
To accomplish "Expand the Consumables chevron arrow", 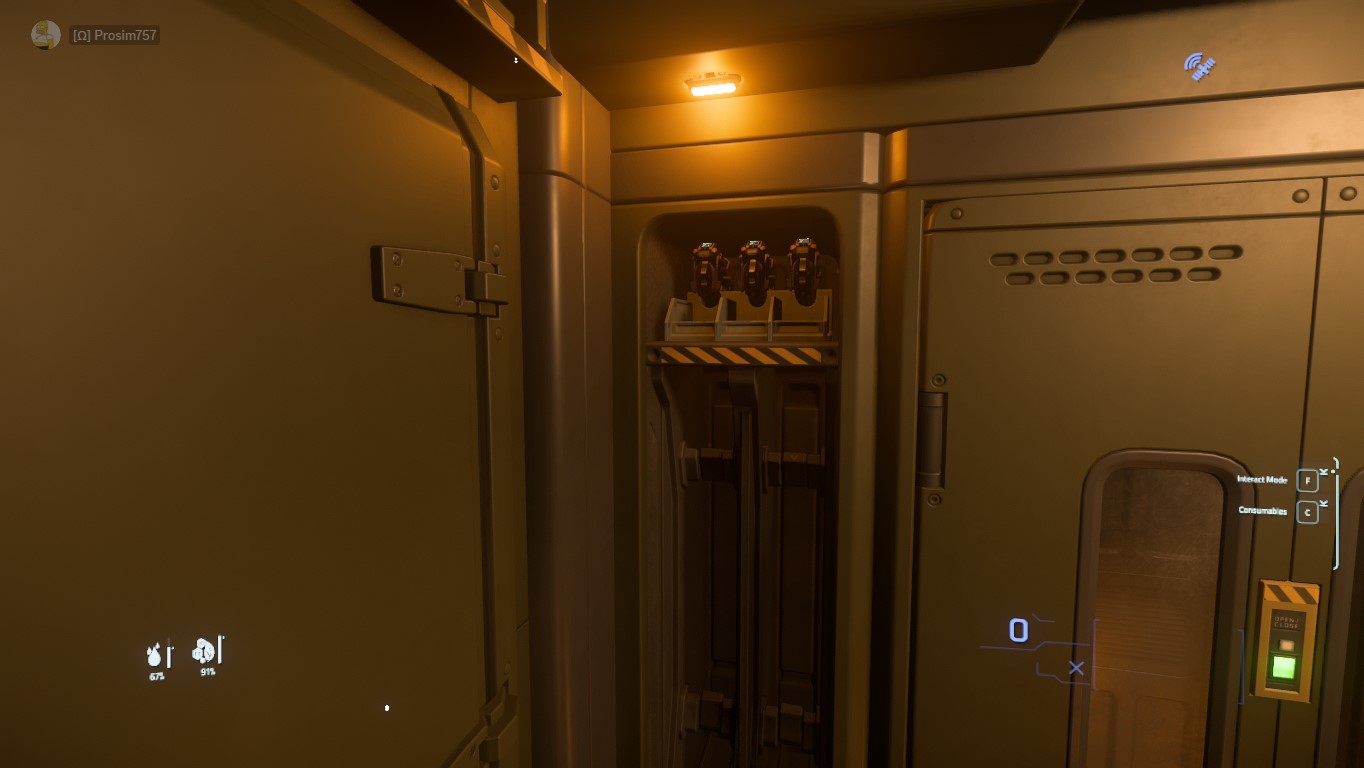I will 1322,503.
